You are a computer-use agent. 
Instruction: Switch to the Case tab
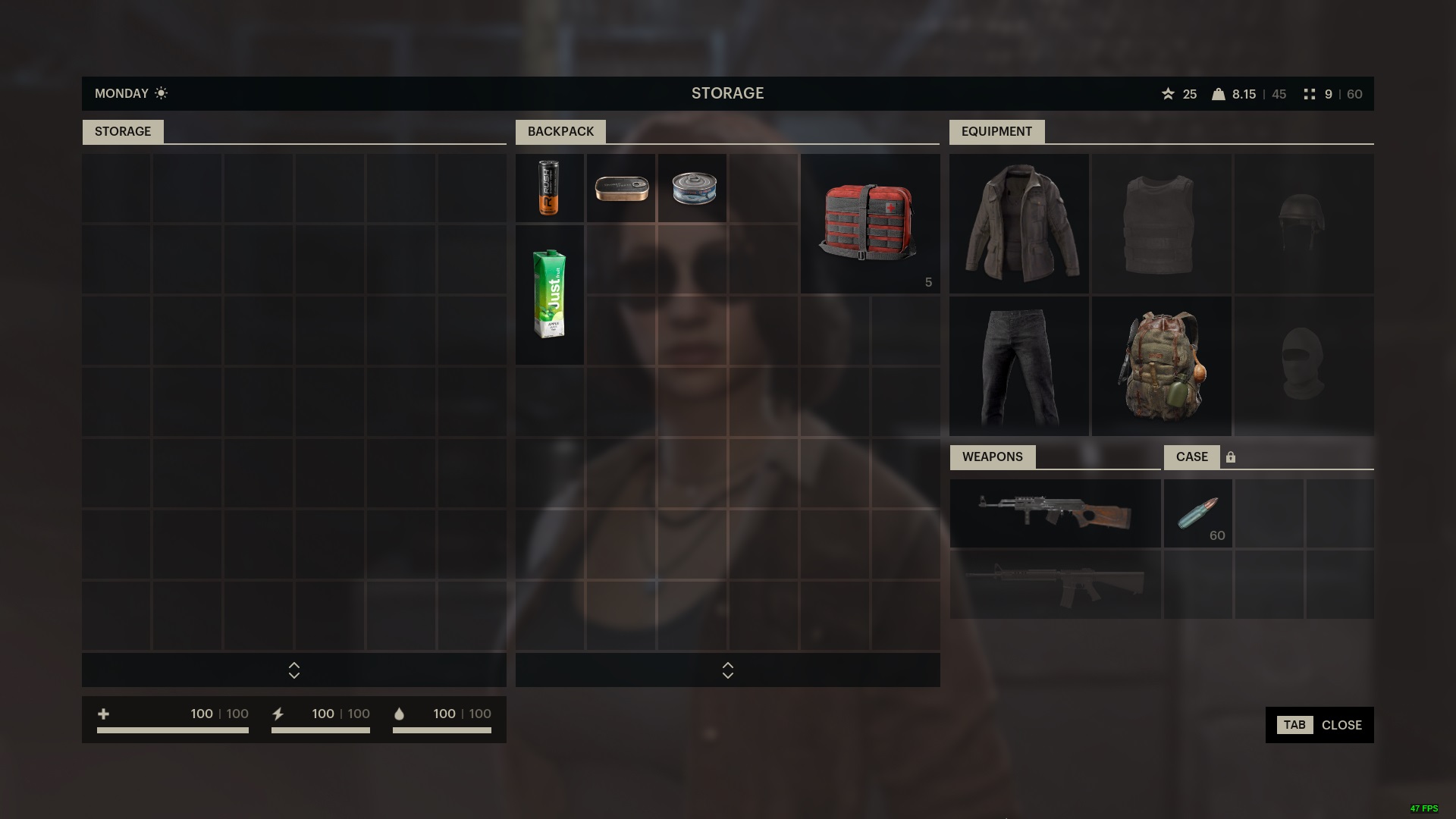(x=1192, y=457)
